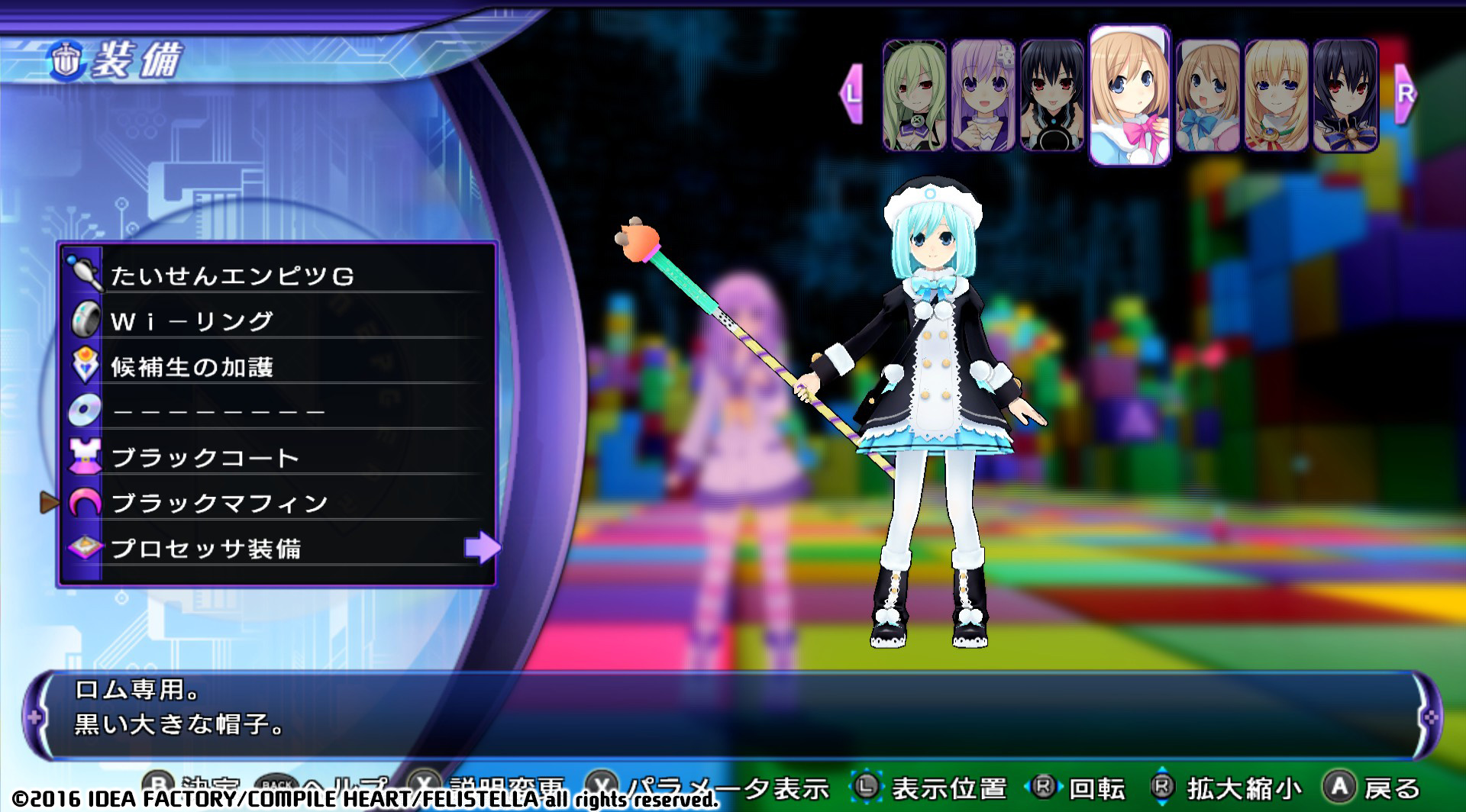This screenshot has width=1466, height=812.
Task: Expand the プロセッサ装備 submenu arrow
Action: pyautogui.click(x=481, y=548)
